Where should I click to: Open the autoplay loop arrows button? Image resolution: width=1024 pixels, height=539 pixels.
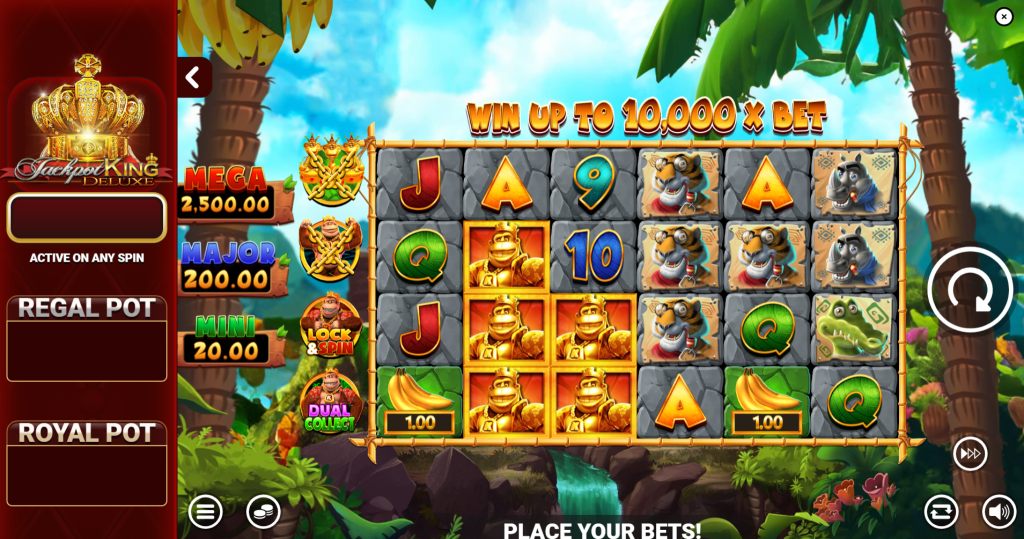pos(941,512)
